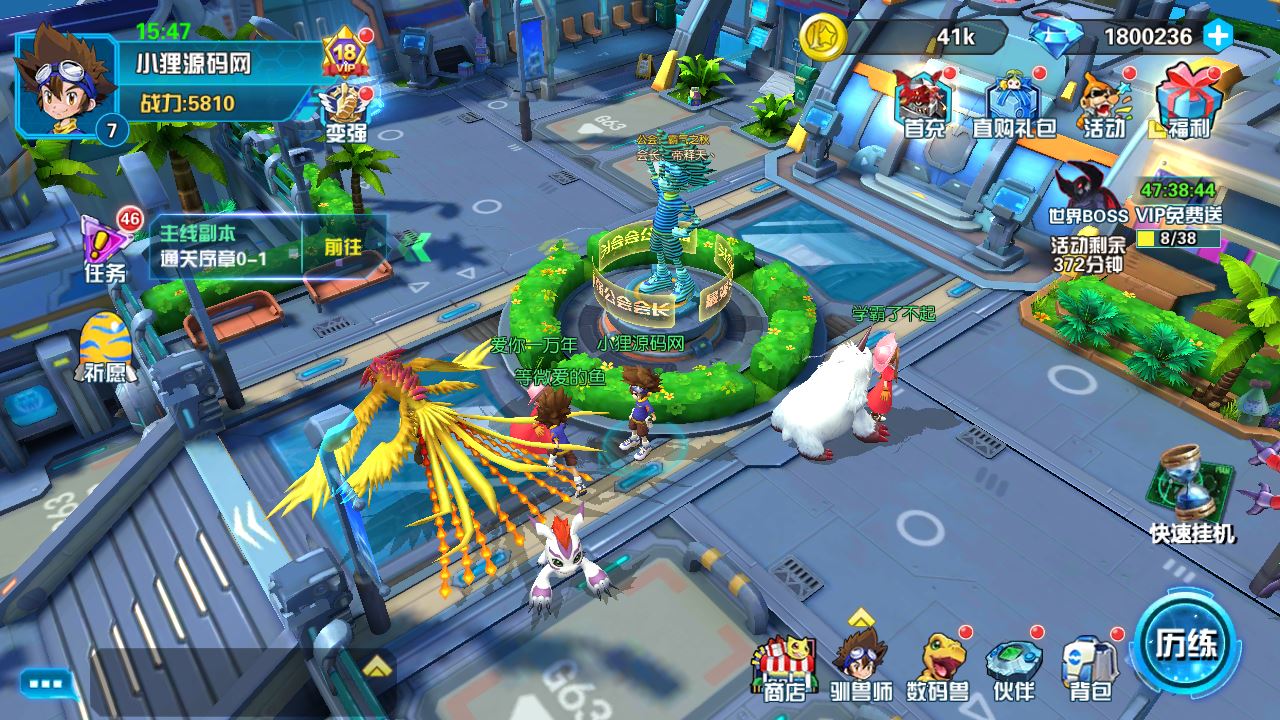Show the 活动 events menu
Viewport: 1280px width, 720px height.
tap(1104, 103)
